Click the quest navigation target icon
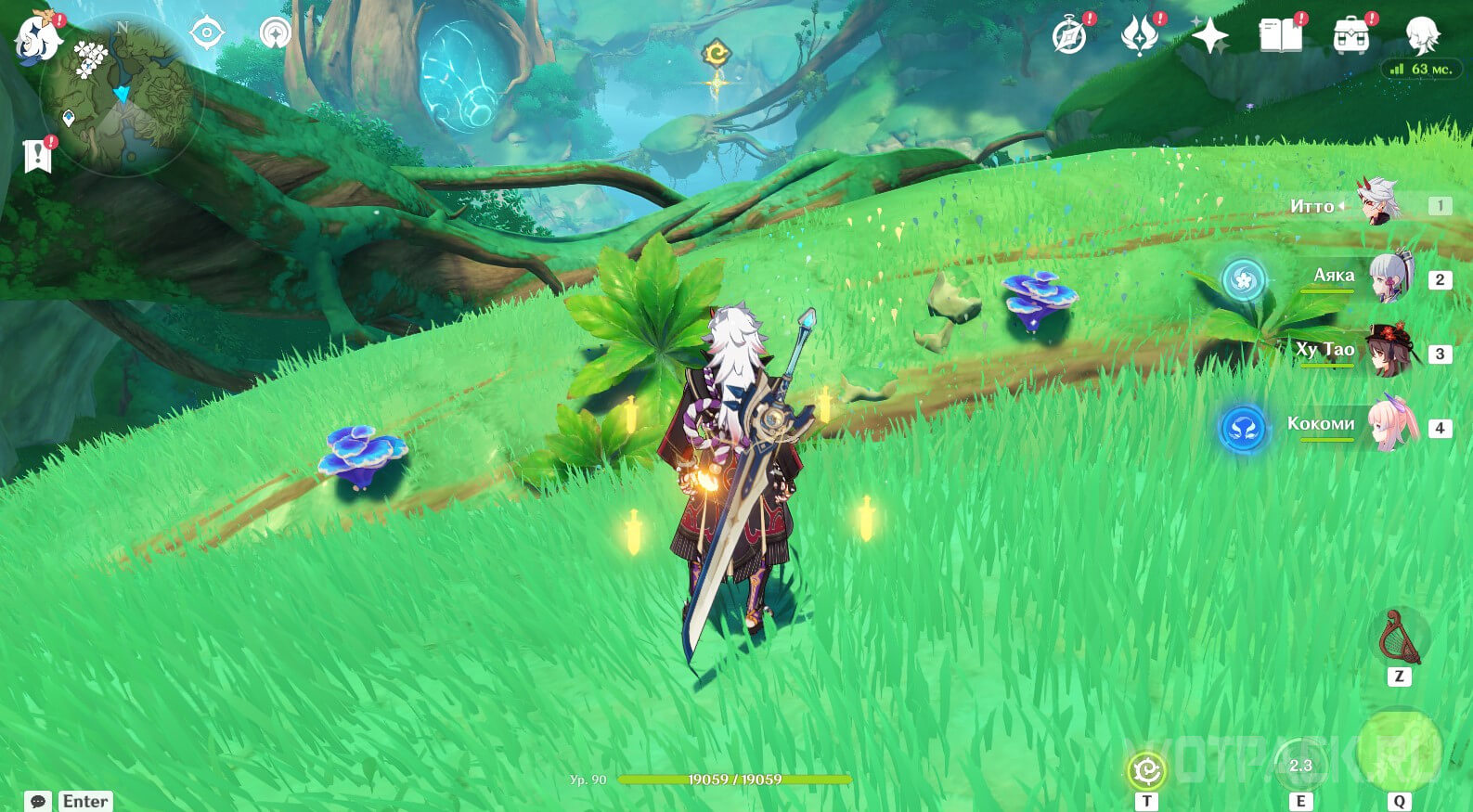The image size is (1473, 812). (206, 34)
